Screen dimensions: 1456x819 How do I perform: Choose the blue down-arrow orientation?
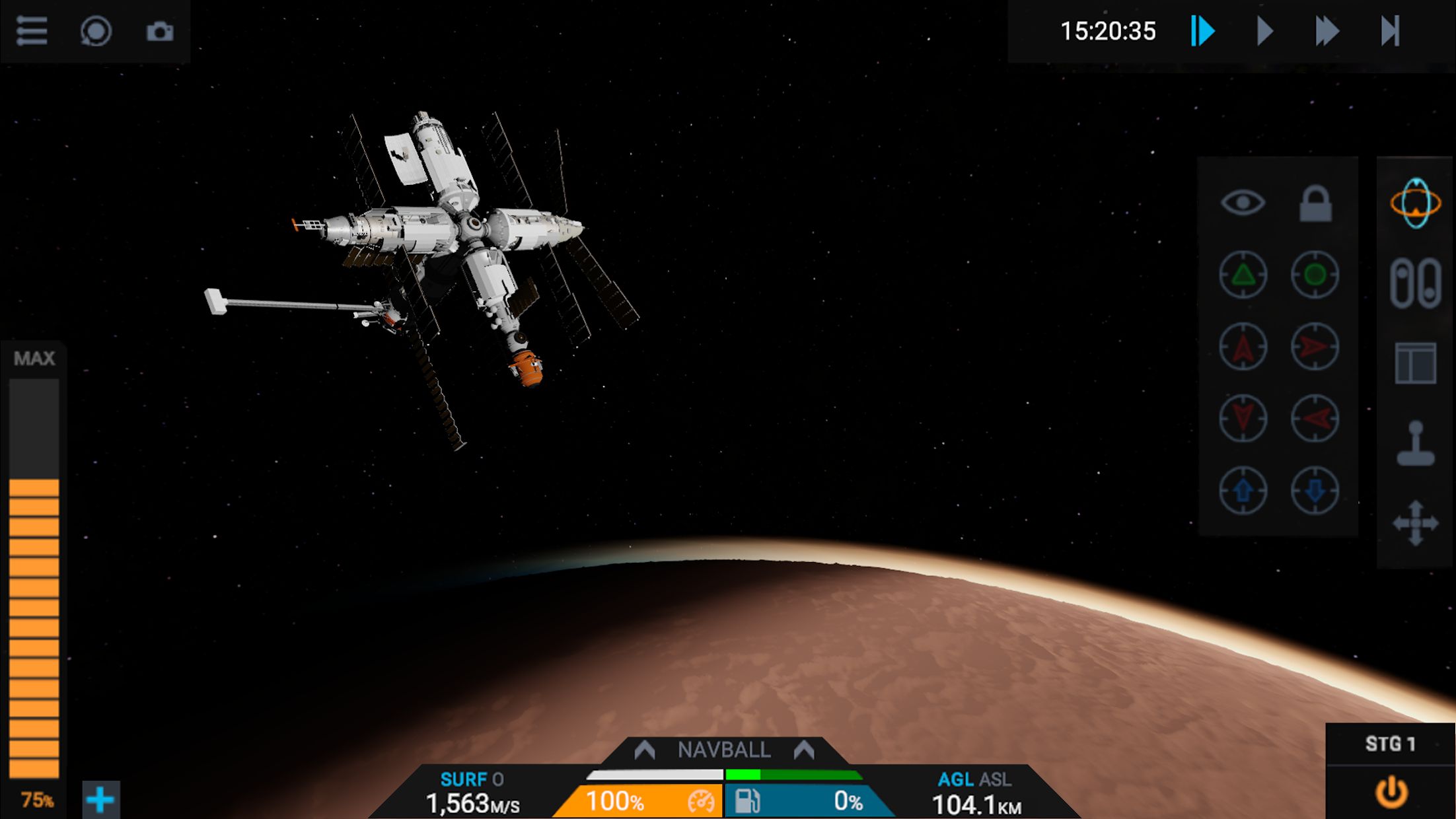coord(1315,490)
